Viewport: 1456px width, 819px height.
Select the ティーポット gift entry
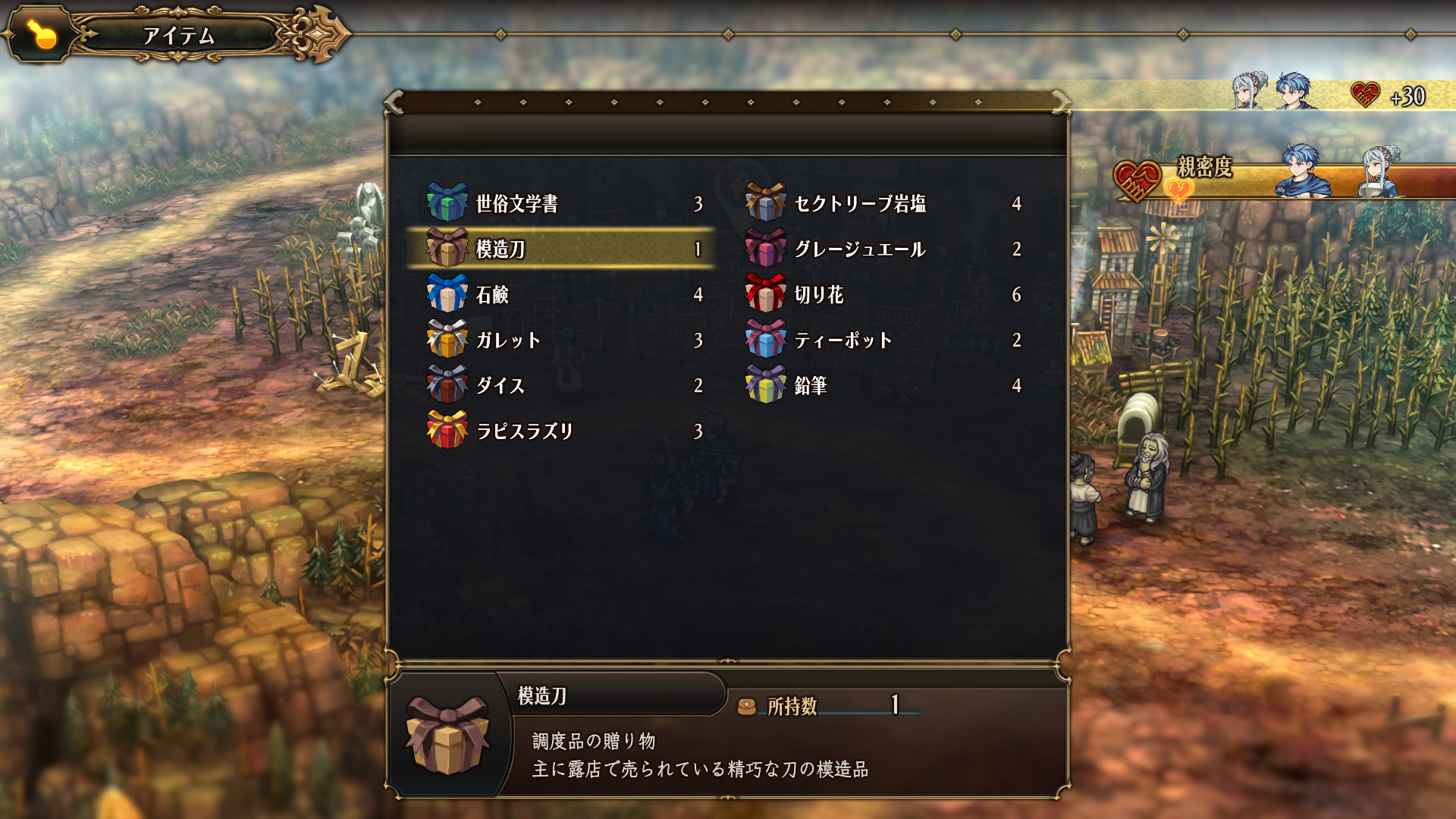(x=846, y=340)
